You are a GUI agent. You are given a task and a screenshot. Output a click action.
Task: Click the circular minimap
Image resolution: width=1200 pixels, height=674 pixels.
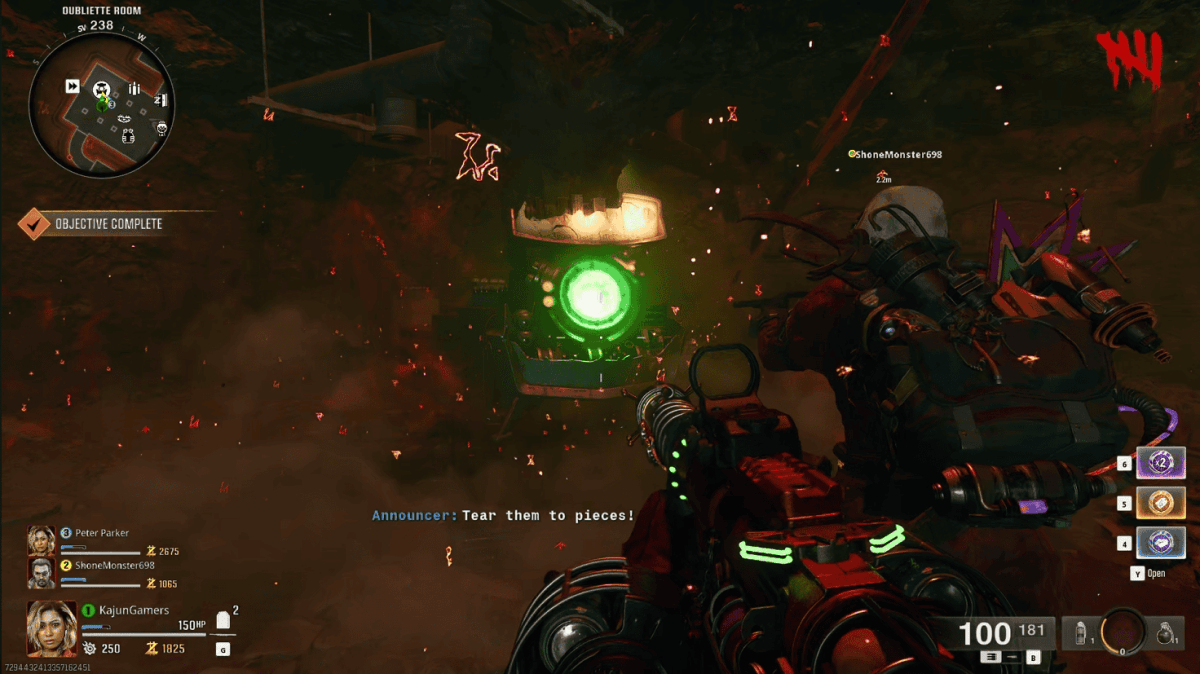pyautogui.click(x=103, y=102)
